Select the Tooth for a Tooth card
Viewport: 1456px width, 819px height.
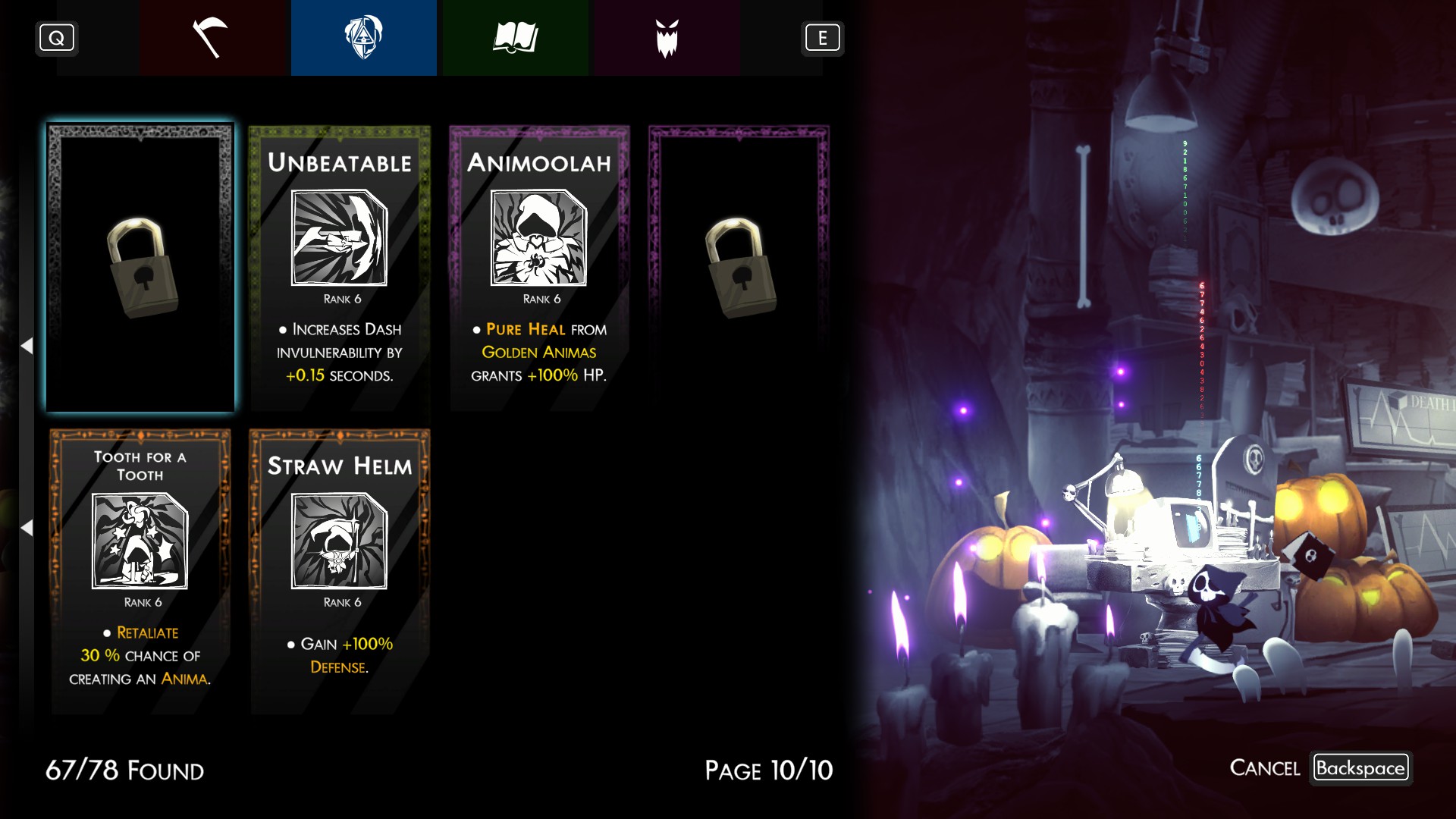click(x=140, y=571)
